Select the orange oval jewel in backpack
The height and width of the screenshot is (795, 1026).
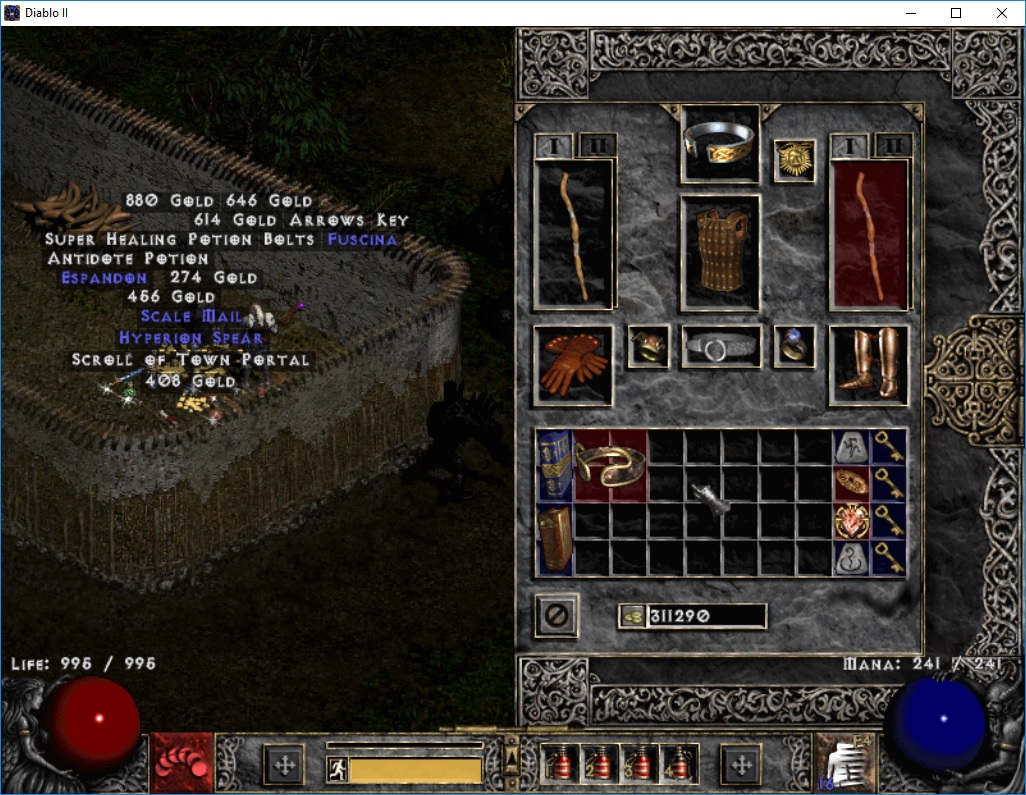pos(852,484)
